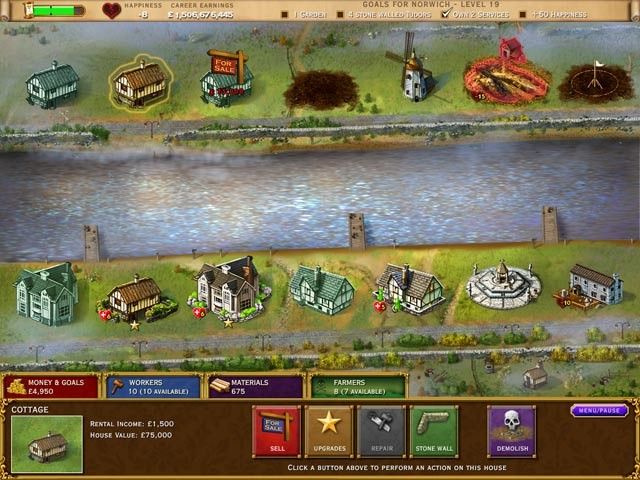Select the house with the For Sale sign

click(225, 80)
